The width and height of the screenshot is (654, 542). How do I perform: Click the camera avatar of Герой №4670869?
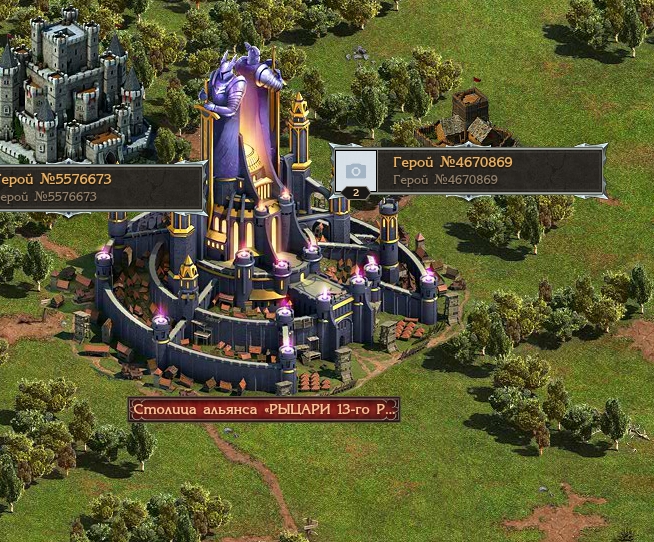tap(355, 170)
